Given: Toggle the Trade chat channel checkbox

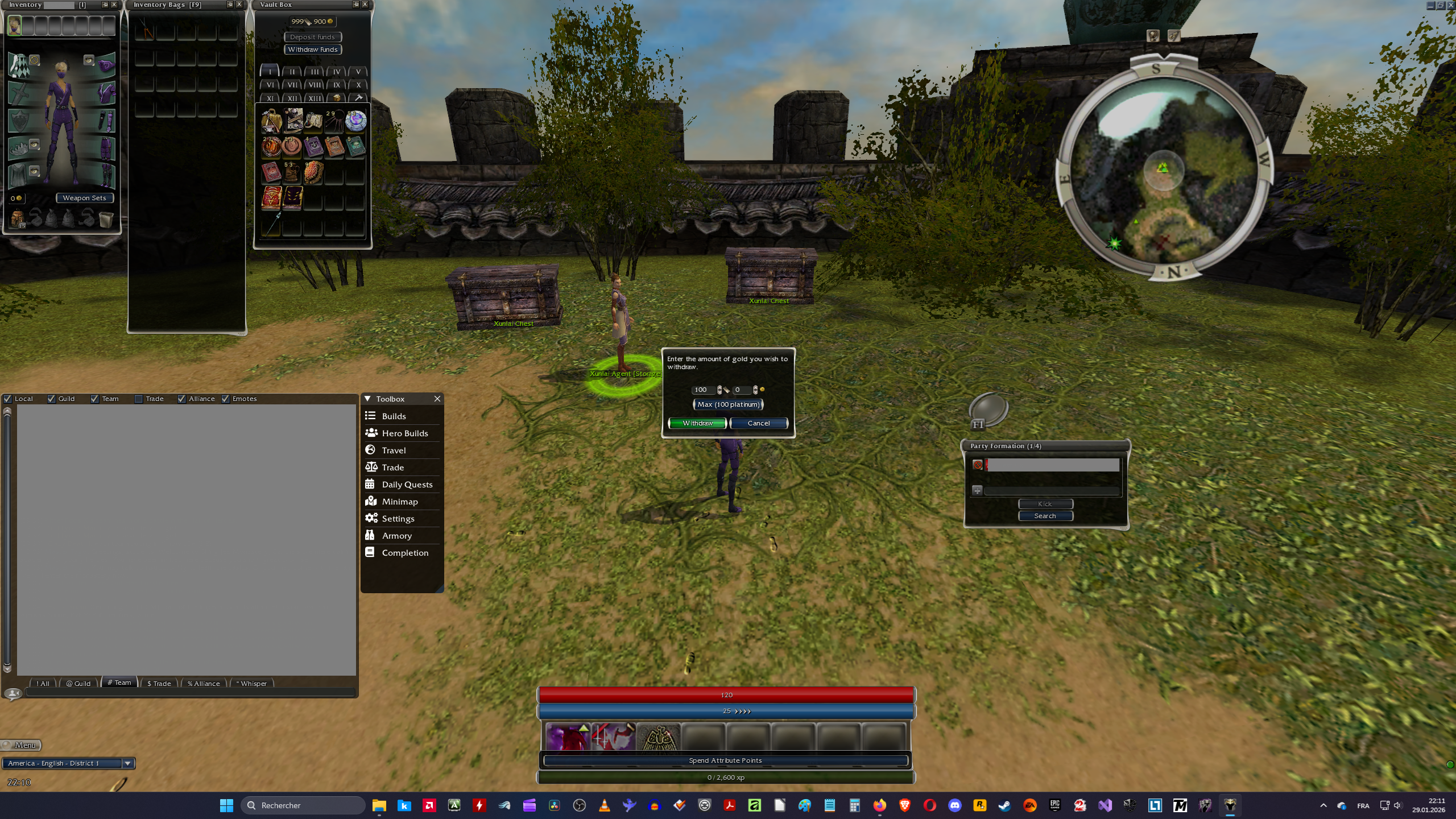Looking at the screenshot, I should click(138, 399).
